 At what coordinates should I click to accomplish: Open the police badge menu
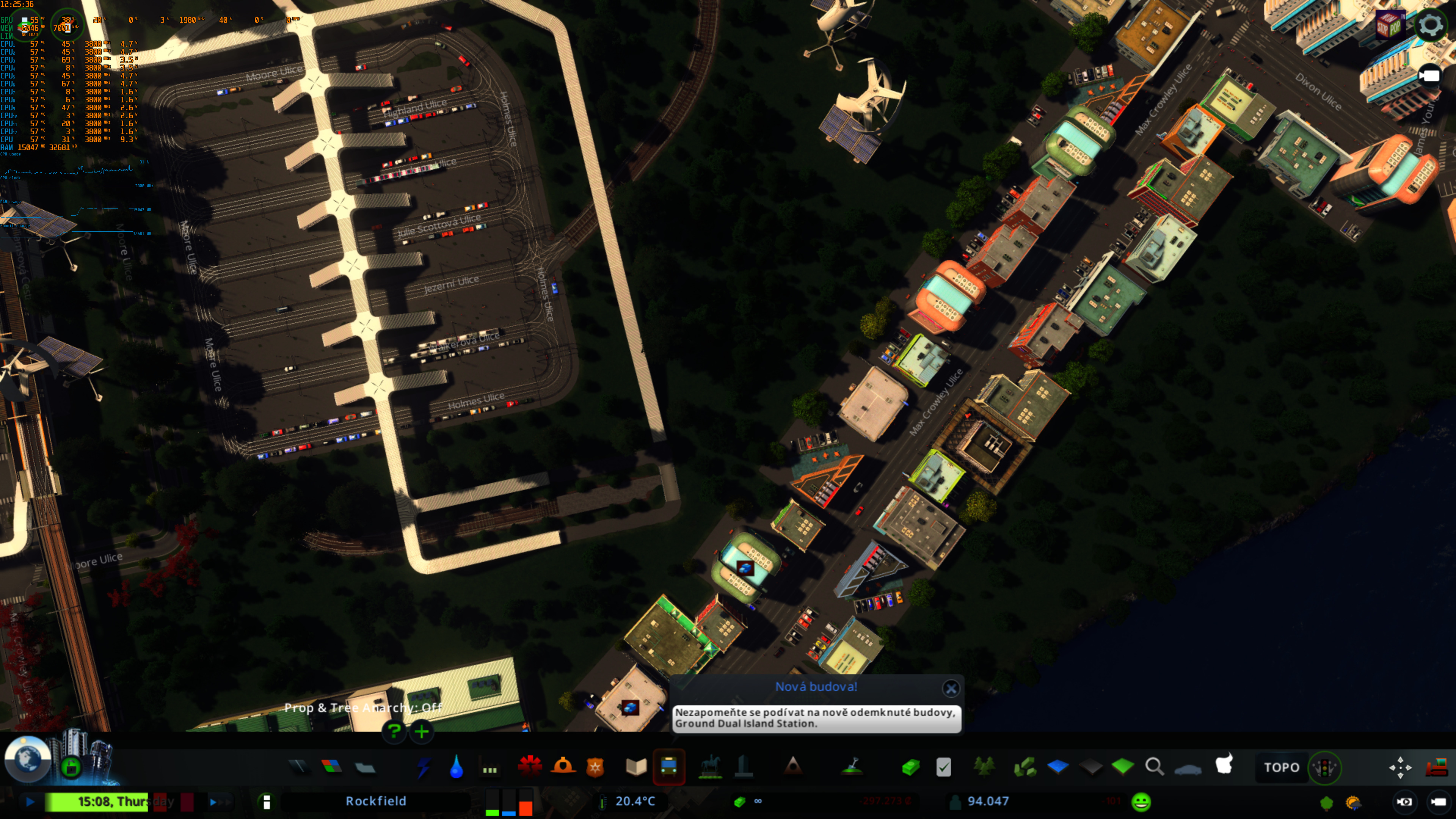(x=595, y=767)
